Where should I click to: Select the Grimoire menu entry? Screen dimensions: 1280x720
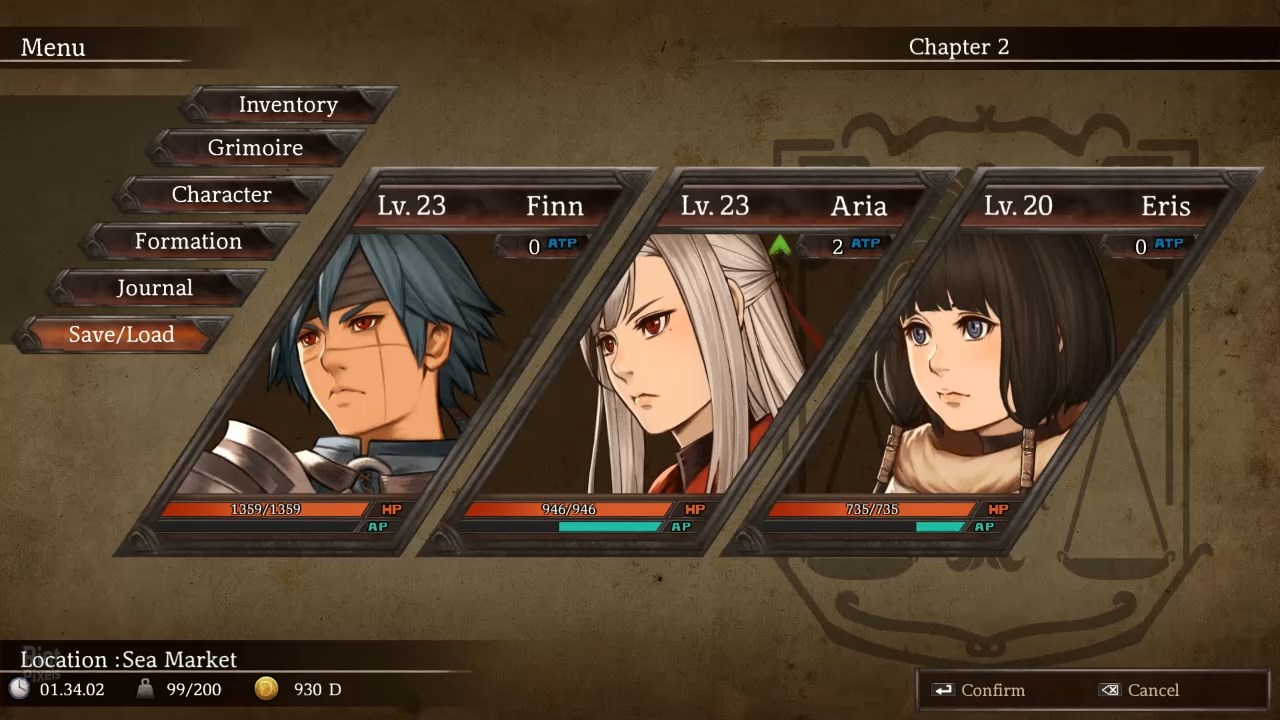click(255, 148)
